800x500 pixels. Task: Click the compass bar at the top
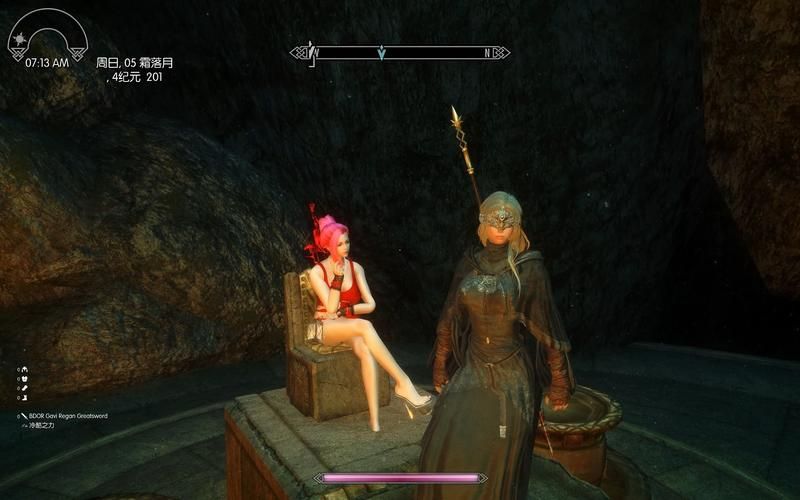[400, 52]
